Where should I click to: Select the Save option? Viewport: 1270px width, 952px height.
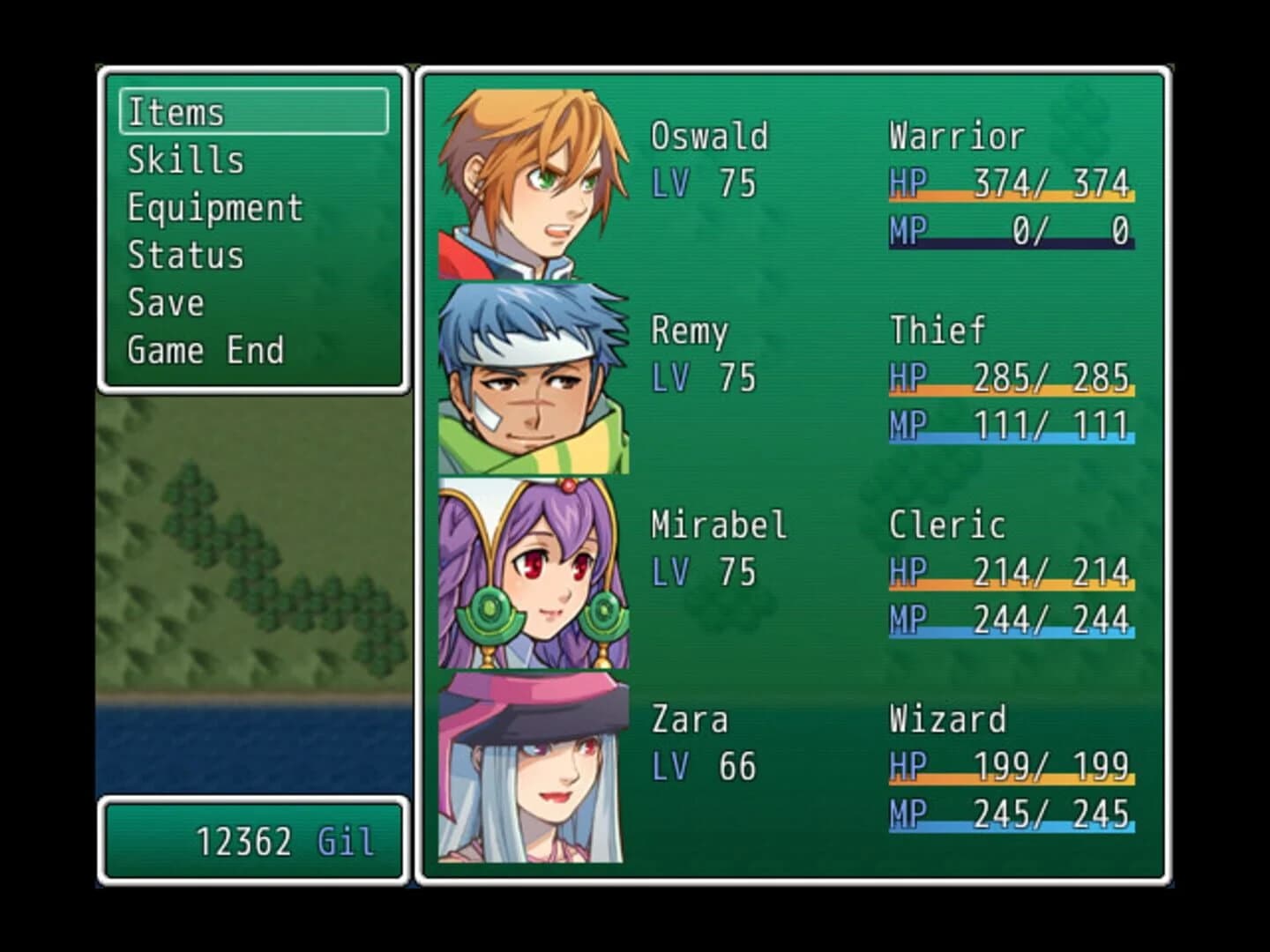[165, 302]
